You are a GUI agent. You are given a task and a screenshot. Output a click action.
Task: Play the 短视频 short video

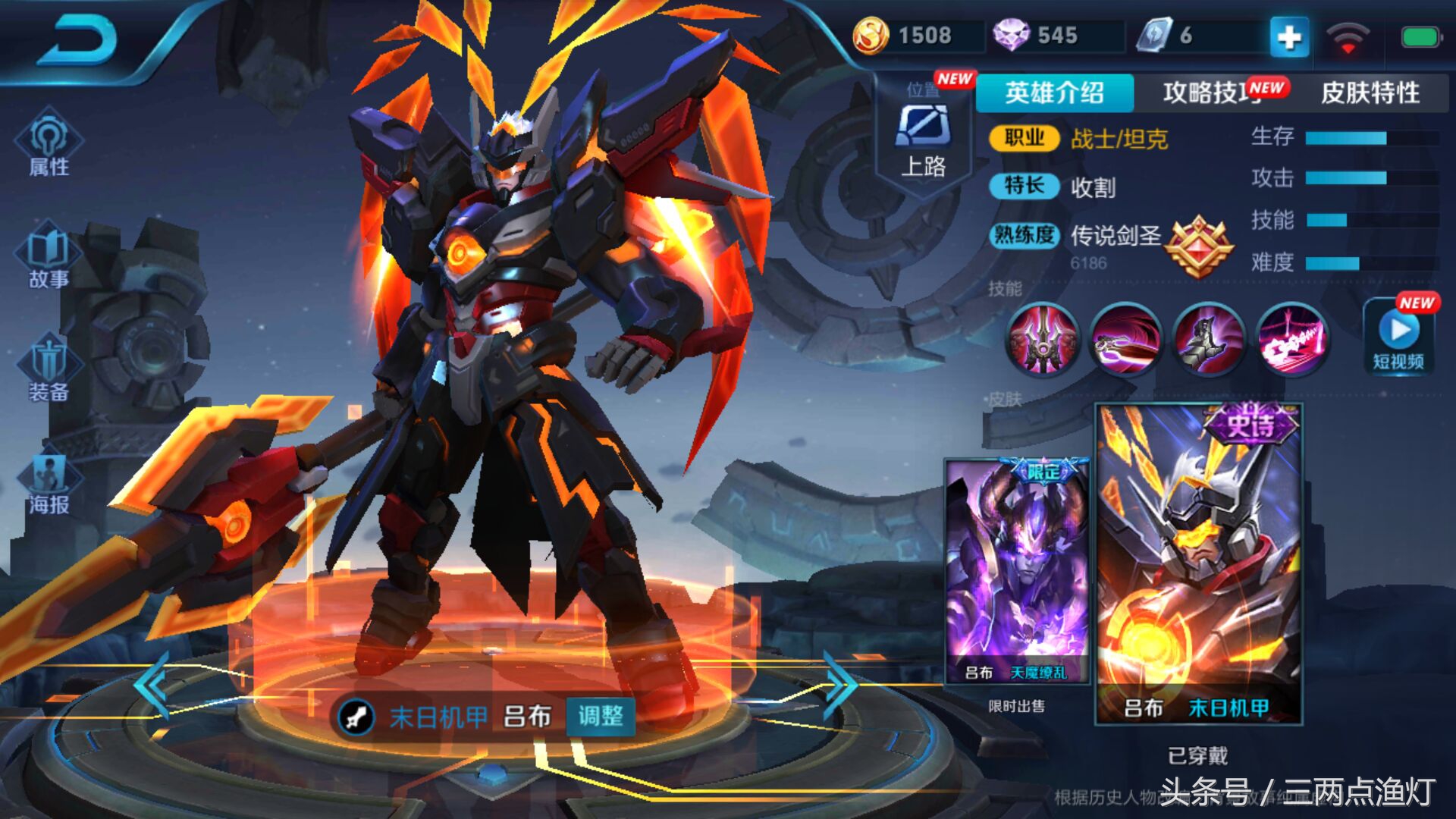coord(1399,337)
